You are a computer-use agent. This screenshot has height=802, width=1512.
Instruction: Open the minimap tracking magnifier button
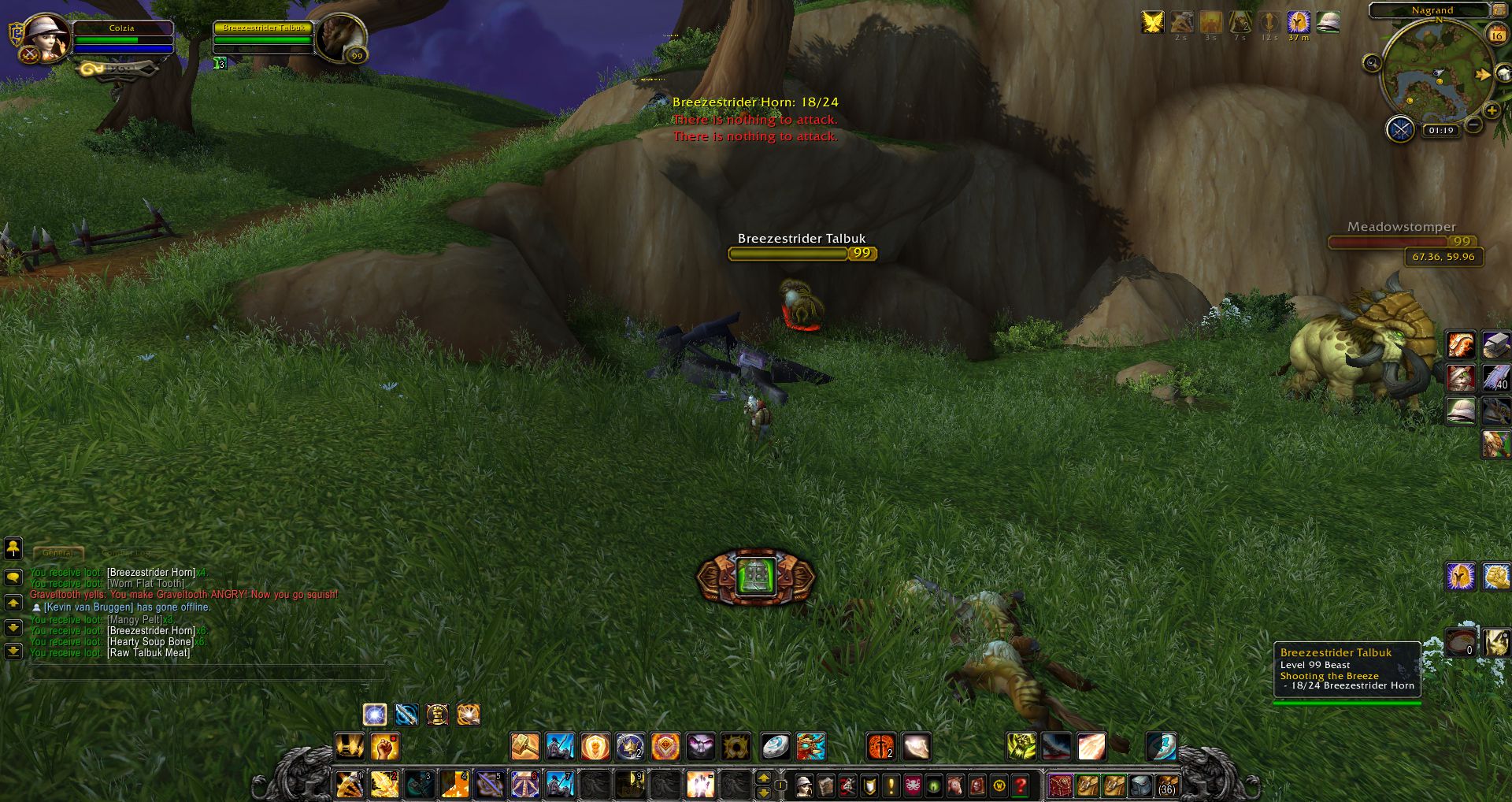click(x=1372, y=63)
